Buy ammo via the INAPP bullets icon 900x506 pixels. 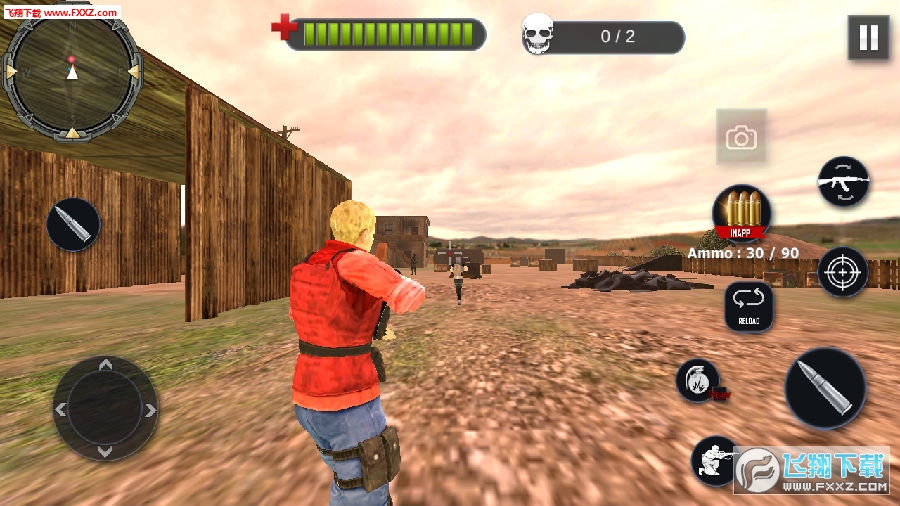(x=741, y=214)
